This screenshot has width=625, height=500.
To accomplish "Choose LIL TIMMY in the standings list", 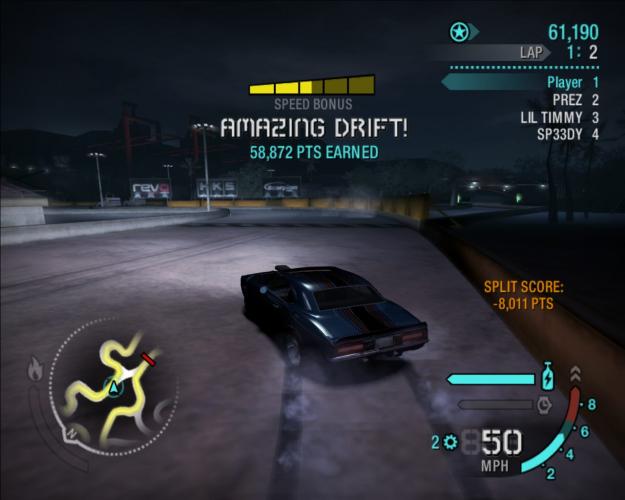I will [559, 116].
